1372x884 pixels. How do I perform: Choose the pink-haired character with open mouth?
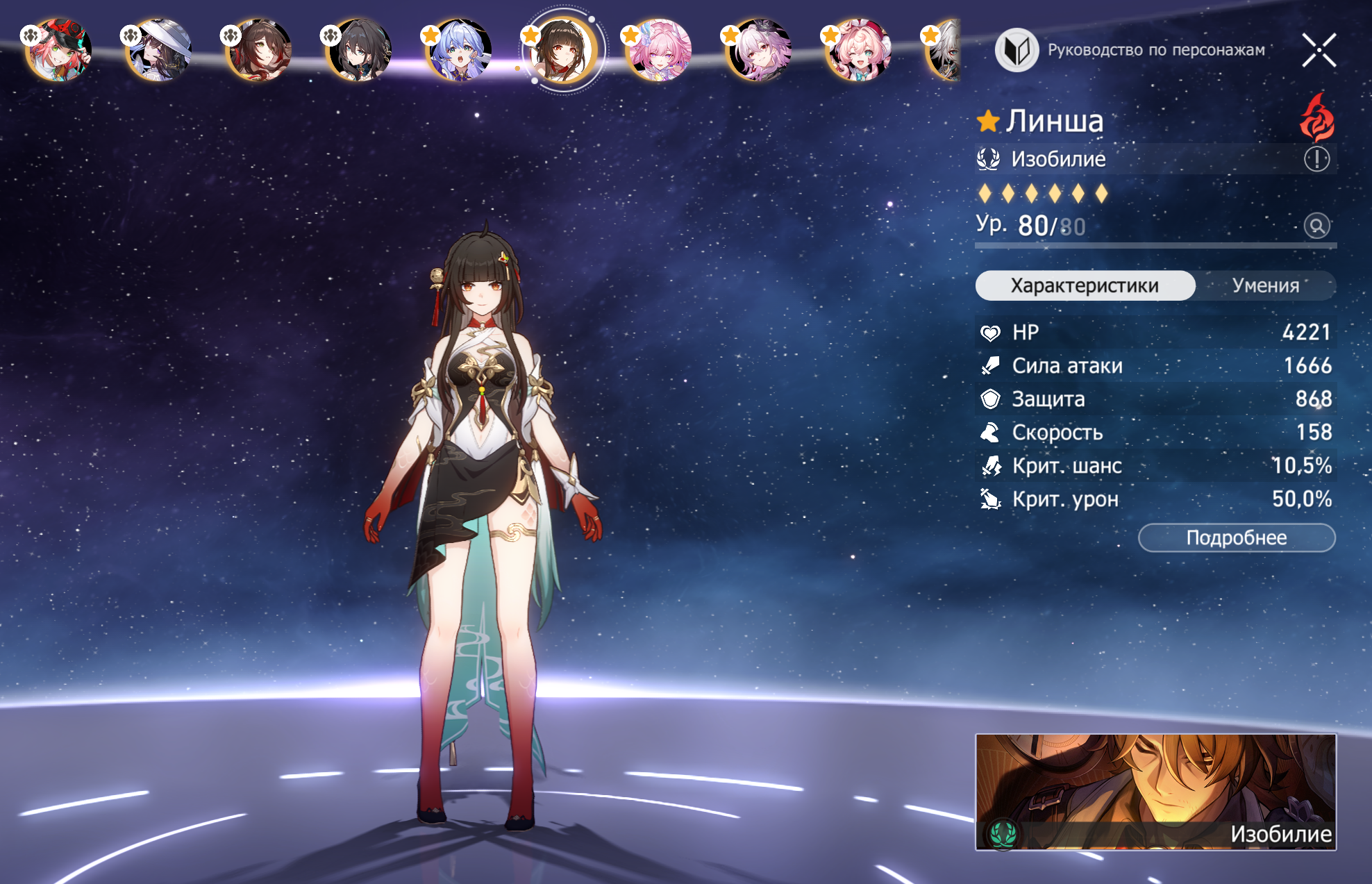pyautogui.click(x=658, y=50)
